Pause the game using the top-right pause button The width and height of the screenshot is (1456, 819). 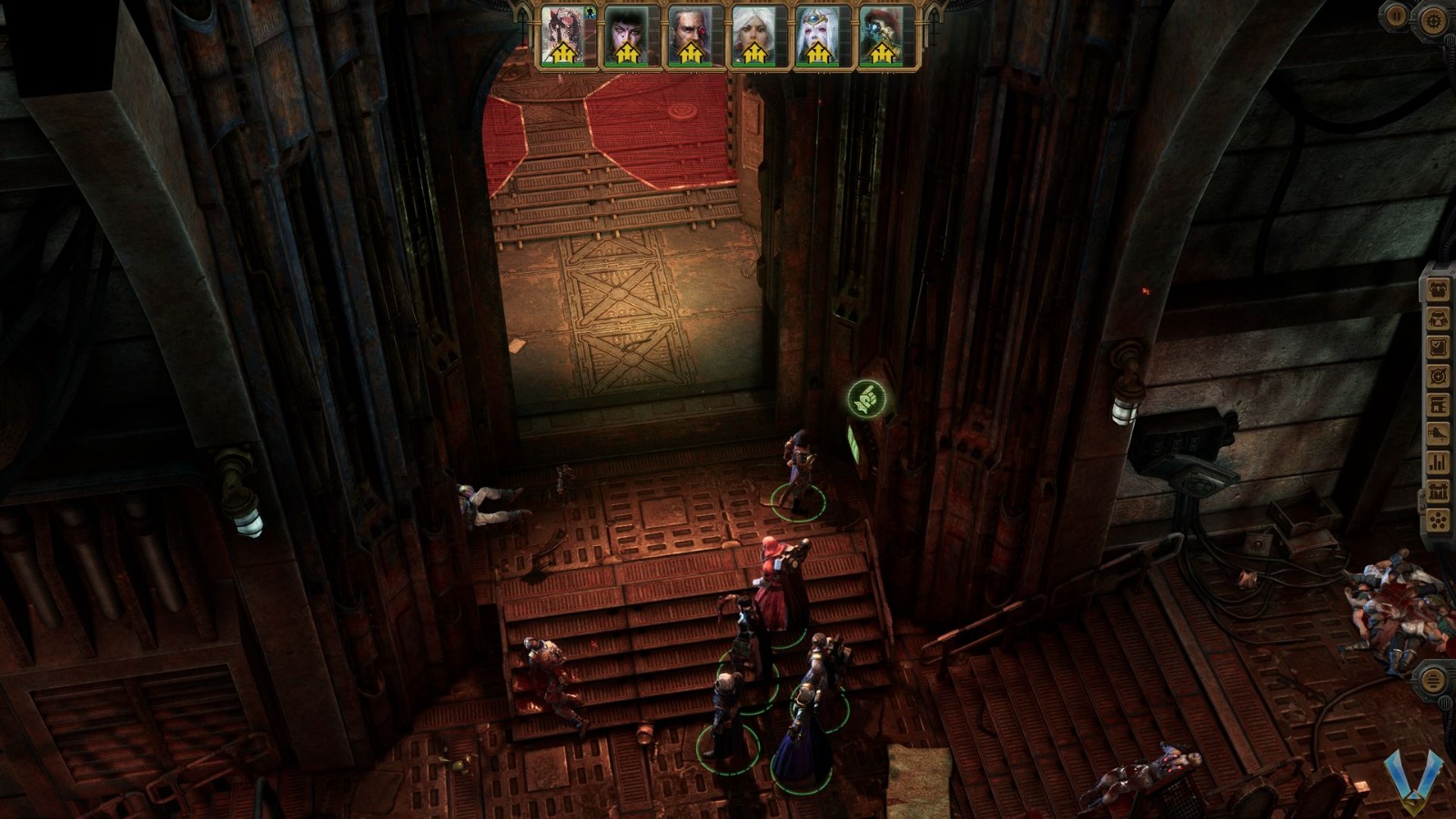(x=1395, y=15)
